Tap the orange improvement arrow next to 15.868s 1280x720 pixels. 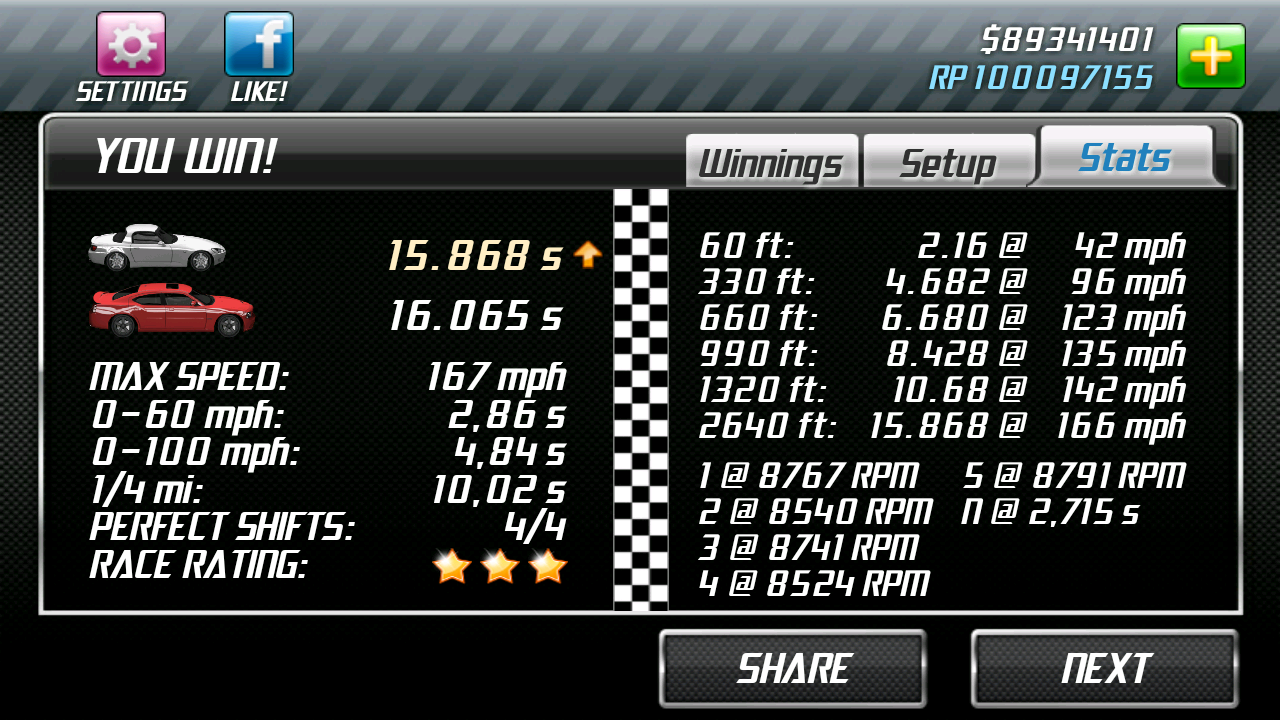coord(588,255)
